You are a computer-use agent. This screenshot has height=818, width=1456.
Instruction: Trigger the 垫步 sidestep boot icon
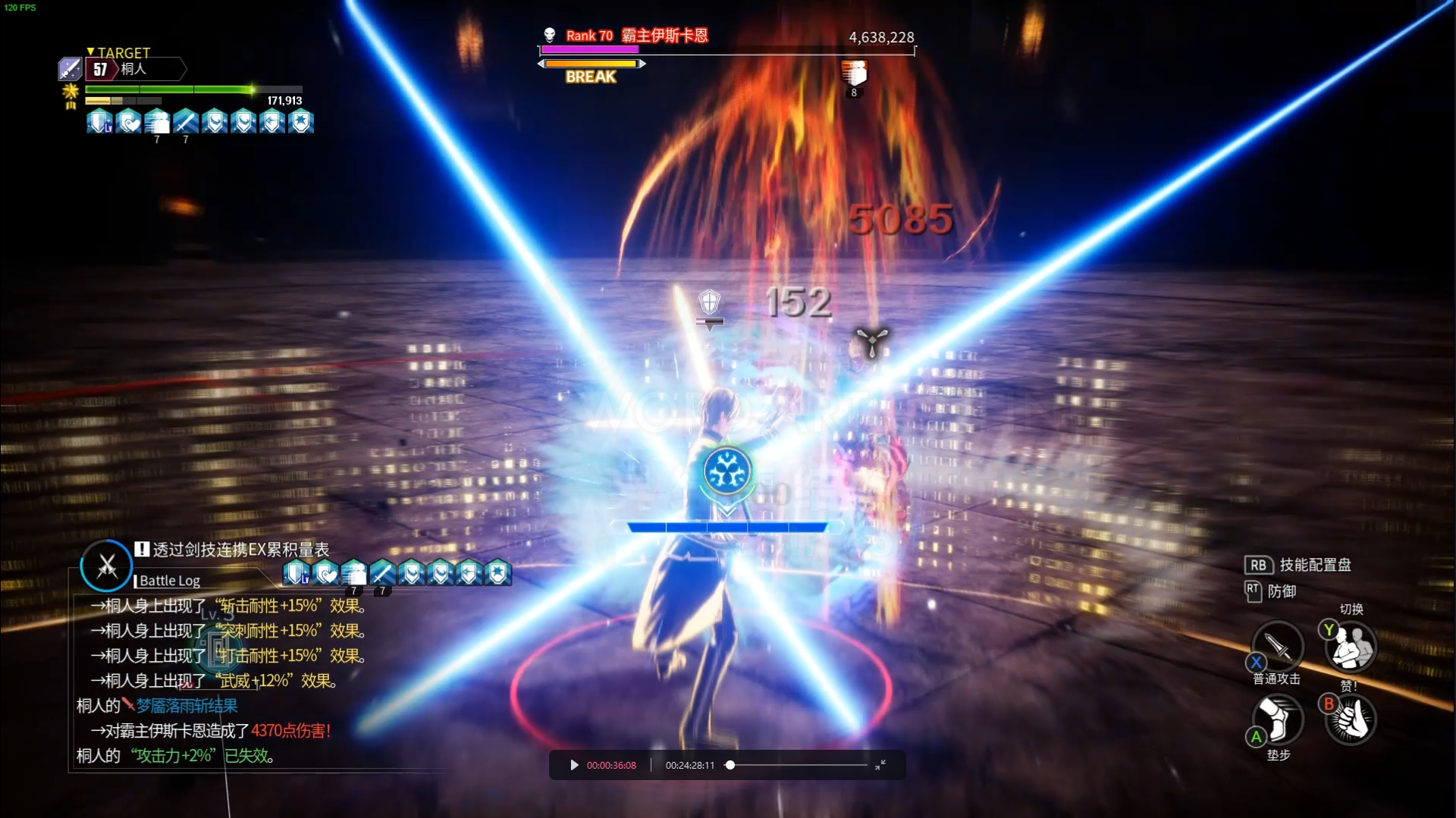(1278, 719)
